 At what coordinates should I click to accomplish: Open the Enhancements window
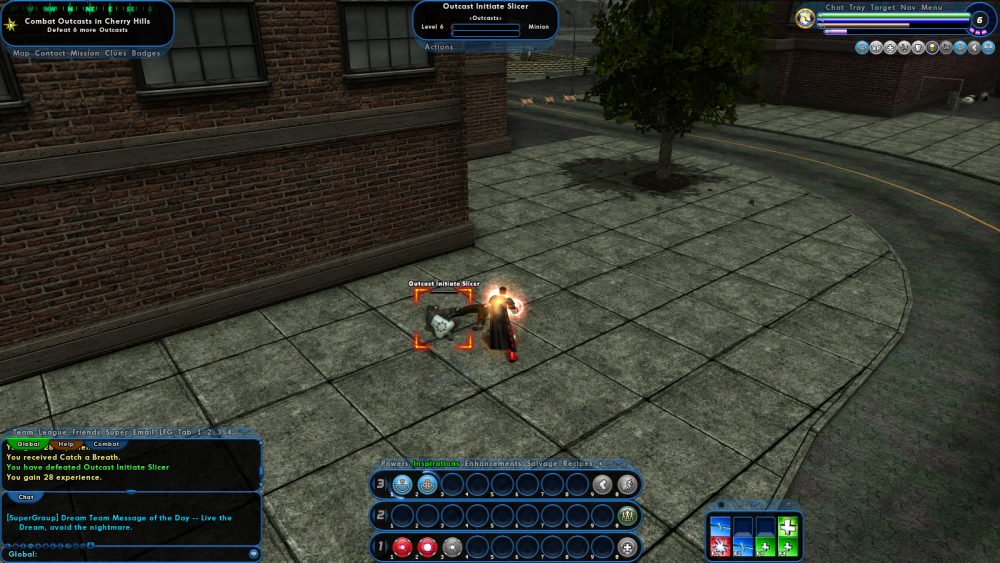(493, 464)
